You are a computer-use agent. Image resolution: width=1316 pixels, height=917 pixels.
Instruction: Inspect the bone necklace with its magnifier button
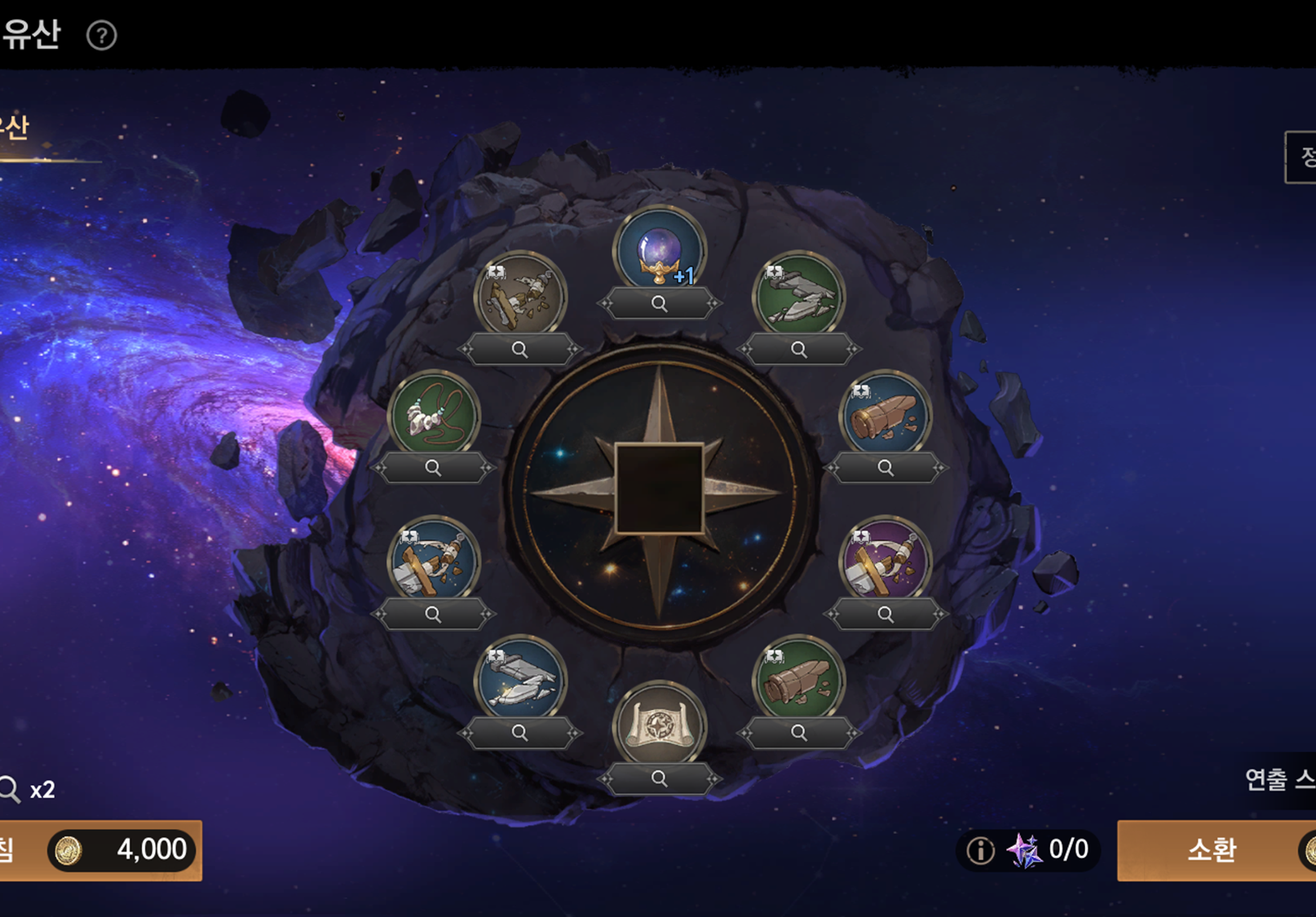(433, 468)
